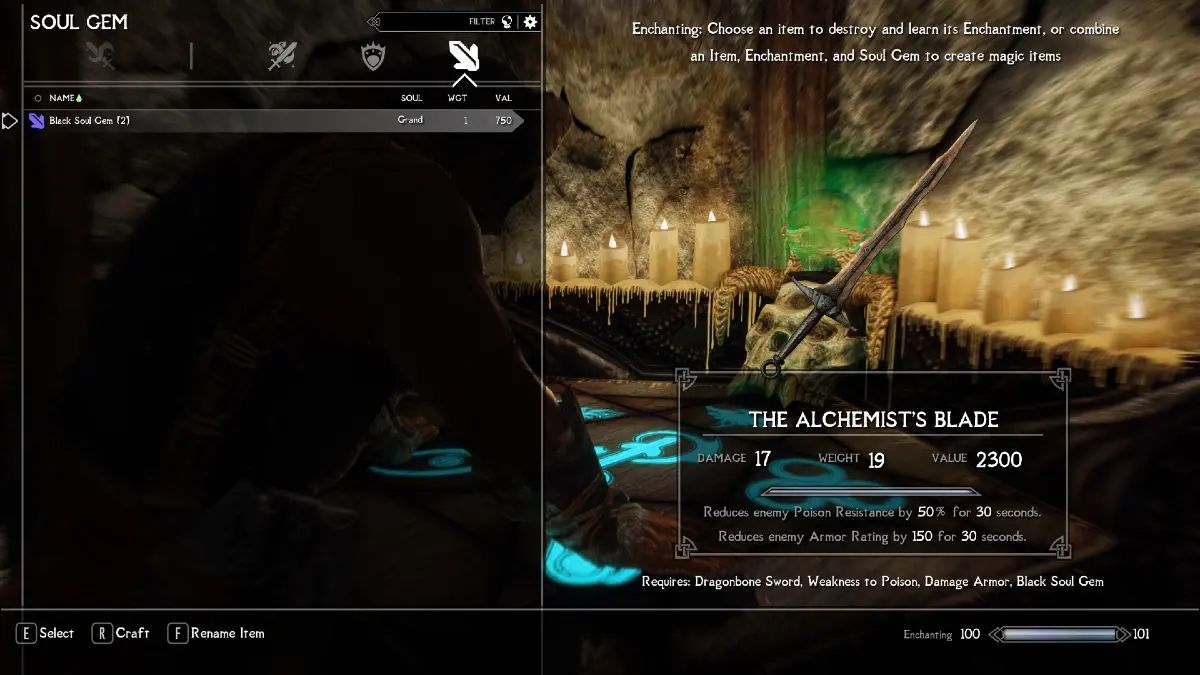Sort soul gems by Soul column

411,98
